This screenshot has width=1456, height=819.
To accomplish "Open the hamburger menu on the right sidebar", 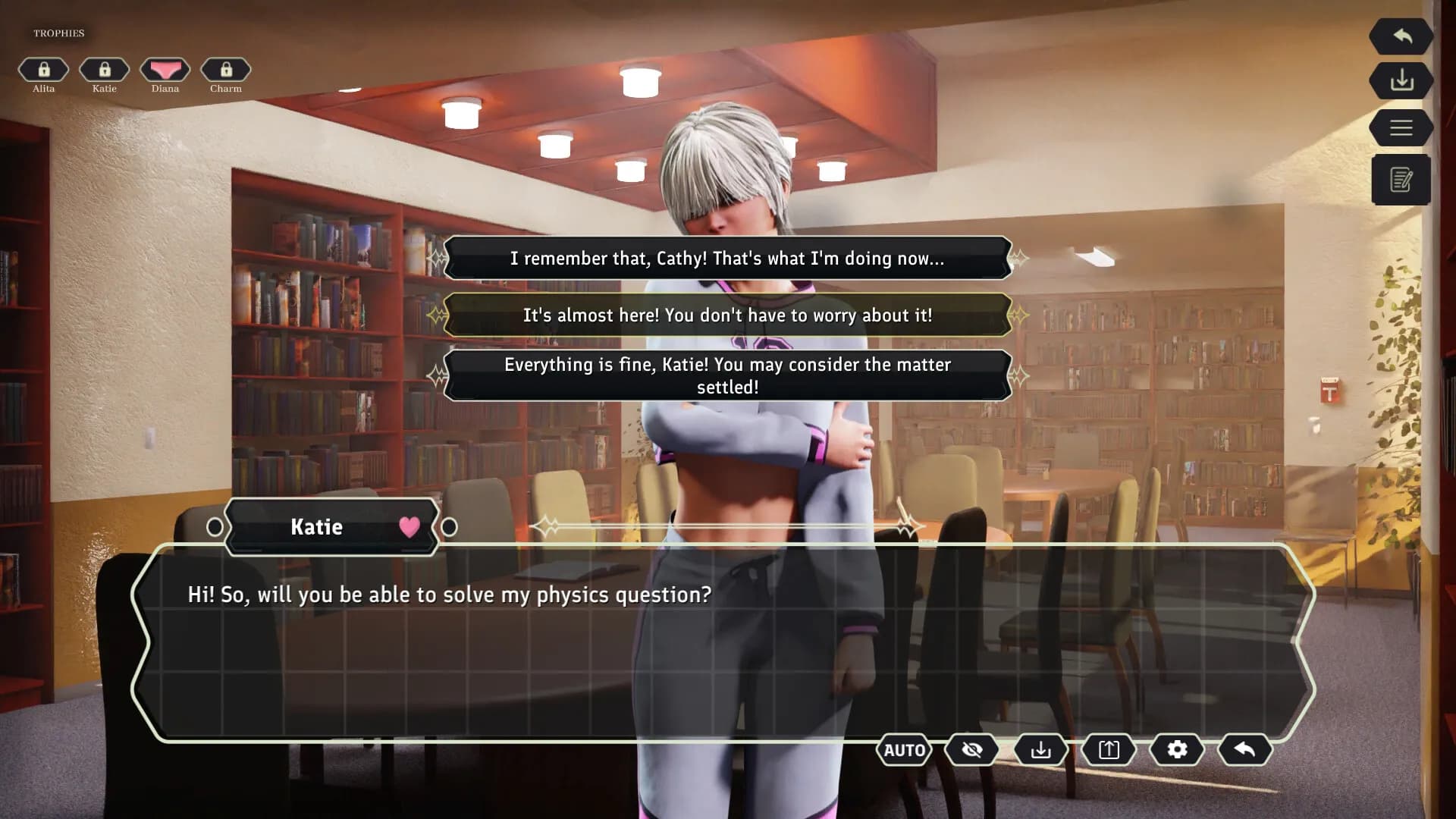I will click(1401, 127).
